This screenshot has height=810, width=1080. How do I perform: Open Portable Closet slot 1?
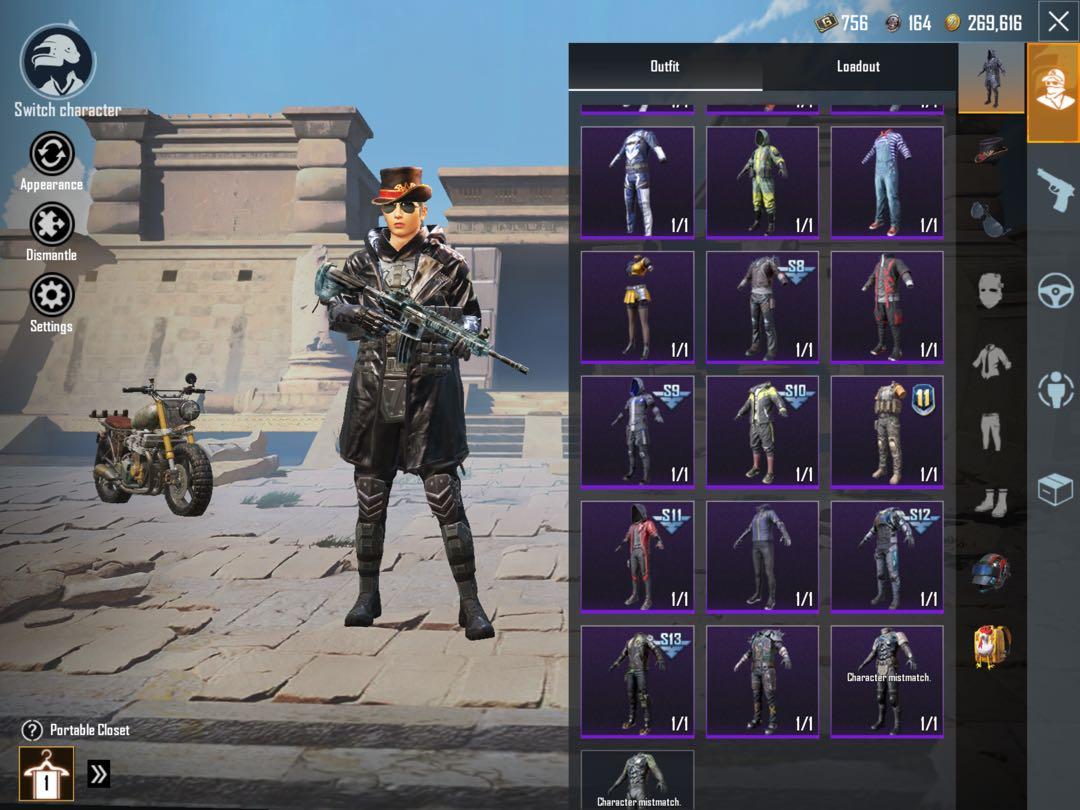[x=46, y=773]
